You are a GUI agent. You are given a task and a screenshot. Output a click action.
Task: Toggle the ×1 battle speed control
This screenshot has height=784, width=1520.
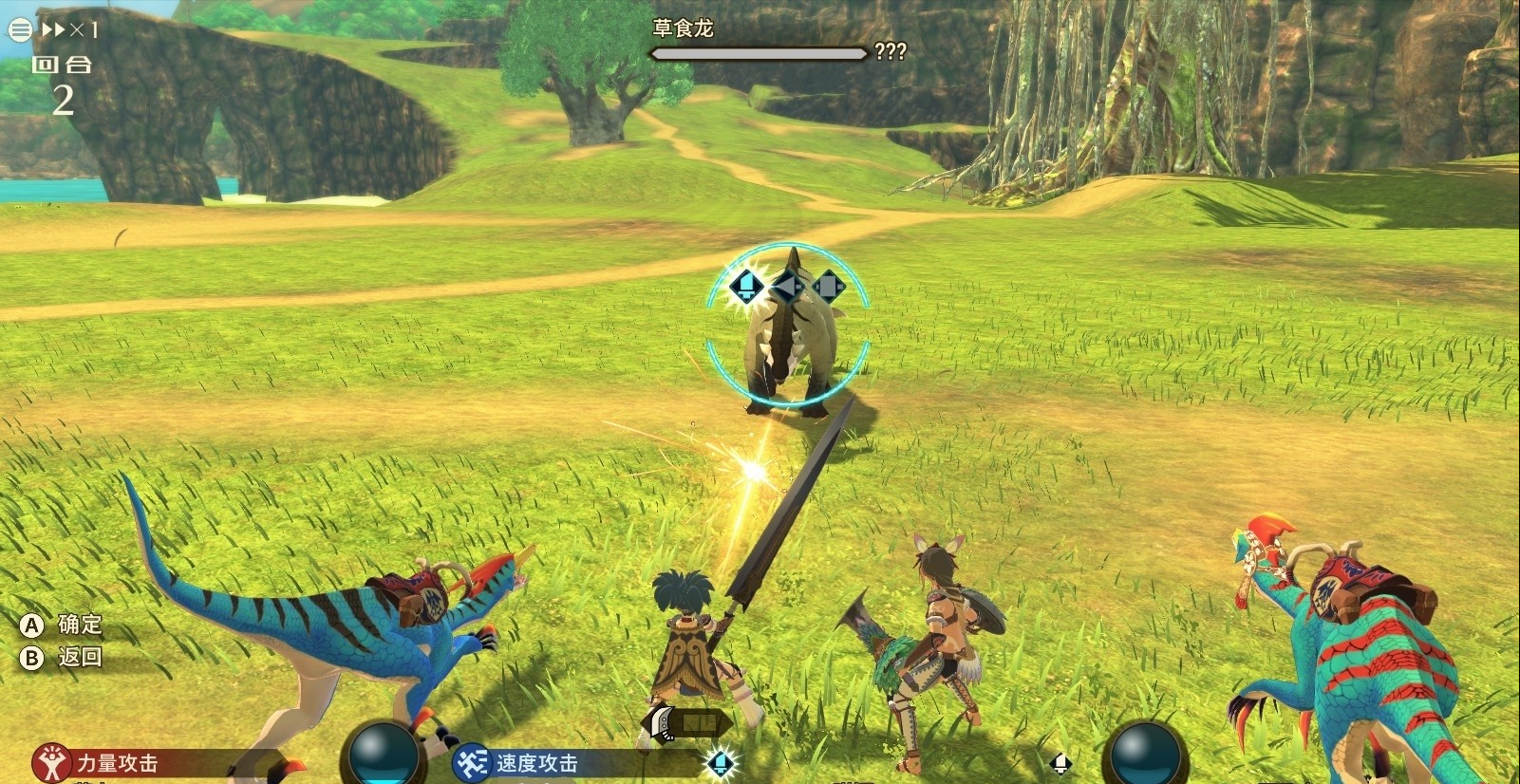click(70, 30)
